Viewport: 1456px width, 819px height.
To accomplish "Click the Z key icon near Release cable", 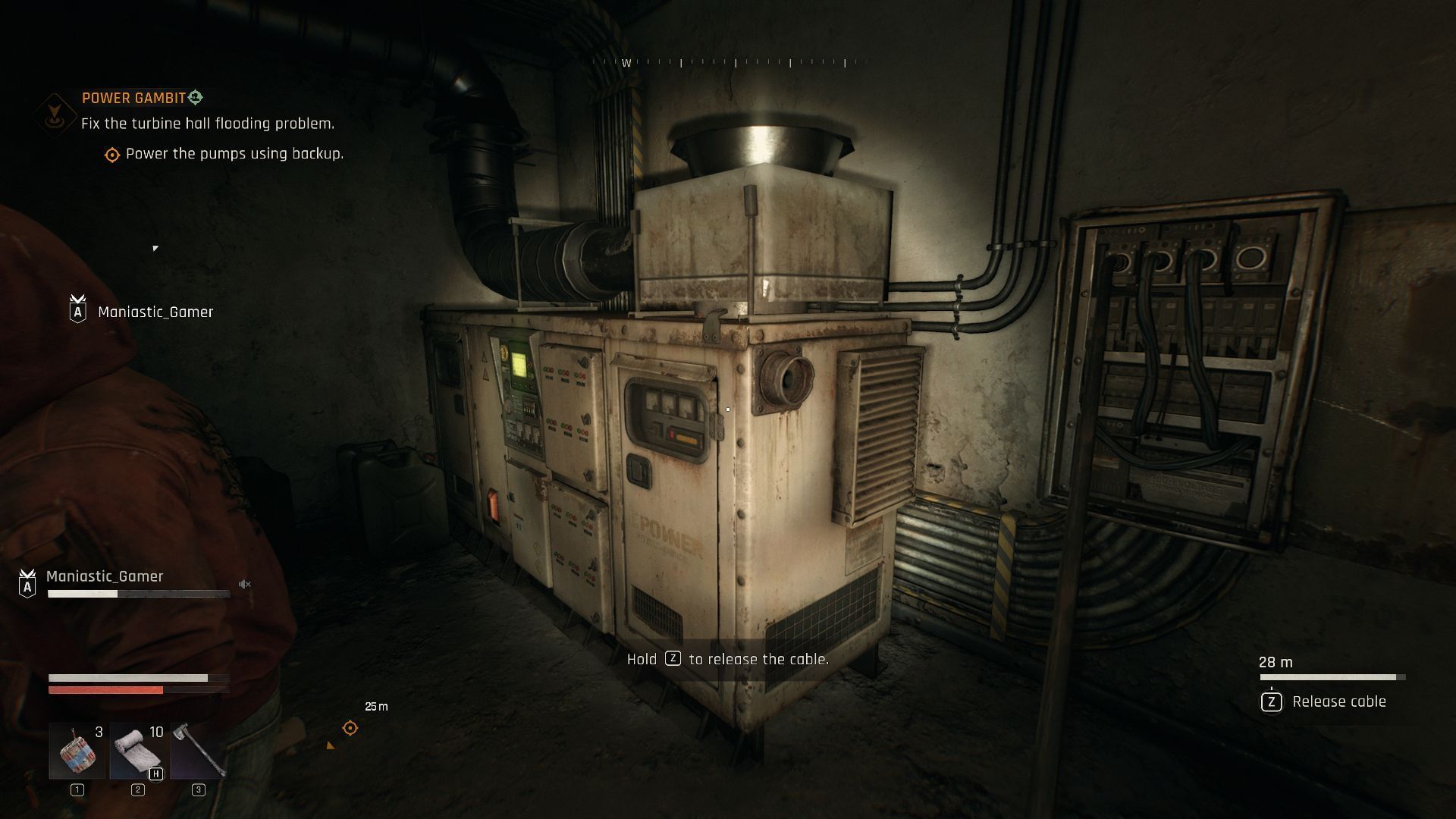I will click(1271, 702).
